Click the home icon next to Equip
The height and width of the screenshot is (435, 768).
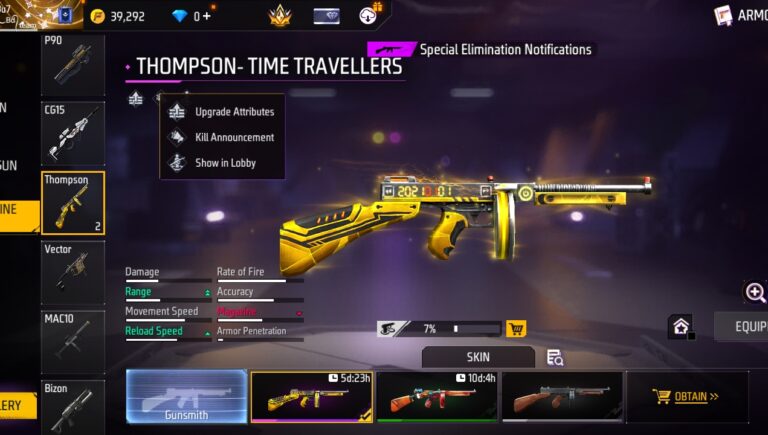coord(681,327)
